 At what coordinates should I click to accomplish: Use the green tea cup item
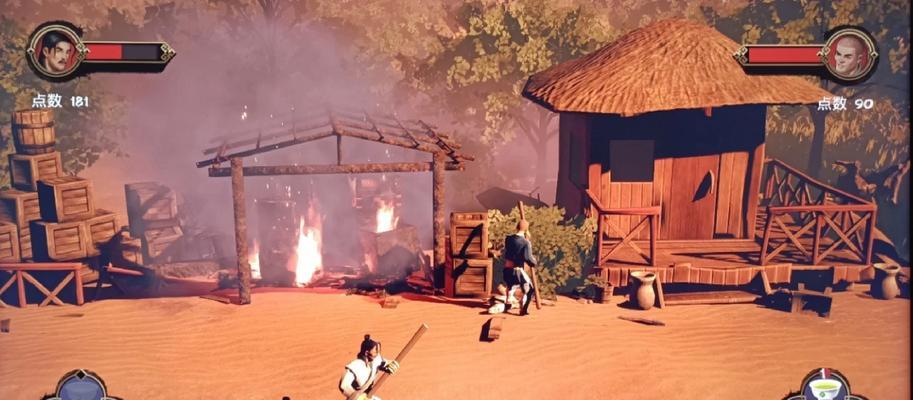pyautogui.click(x=825, y=388)
